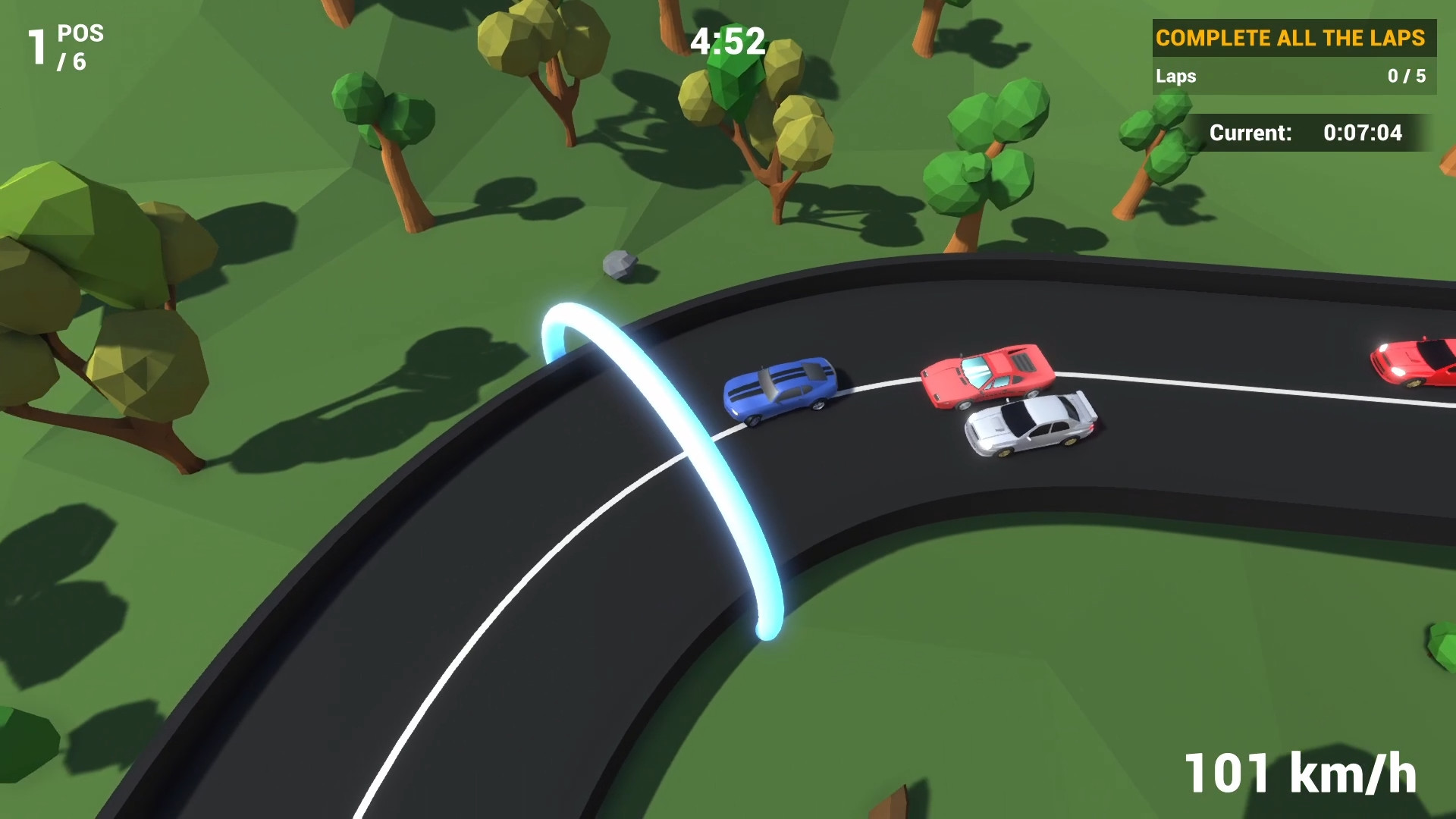1456x819 pixels.
Task: Click the 0 / 5 lap count value
Action: pos(1406,77)
